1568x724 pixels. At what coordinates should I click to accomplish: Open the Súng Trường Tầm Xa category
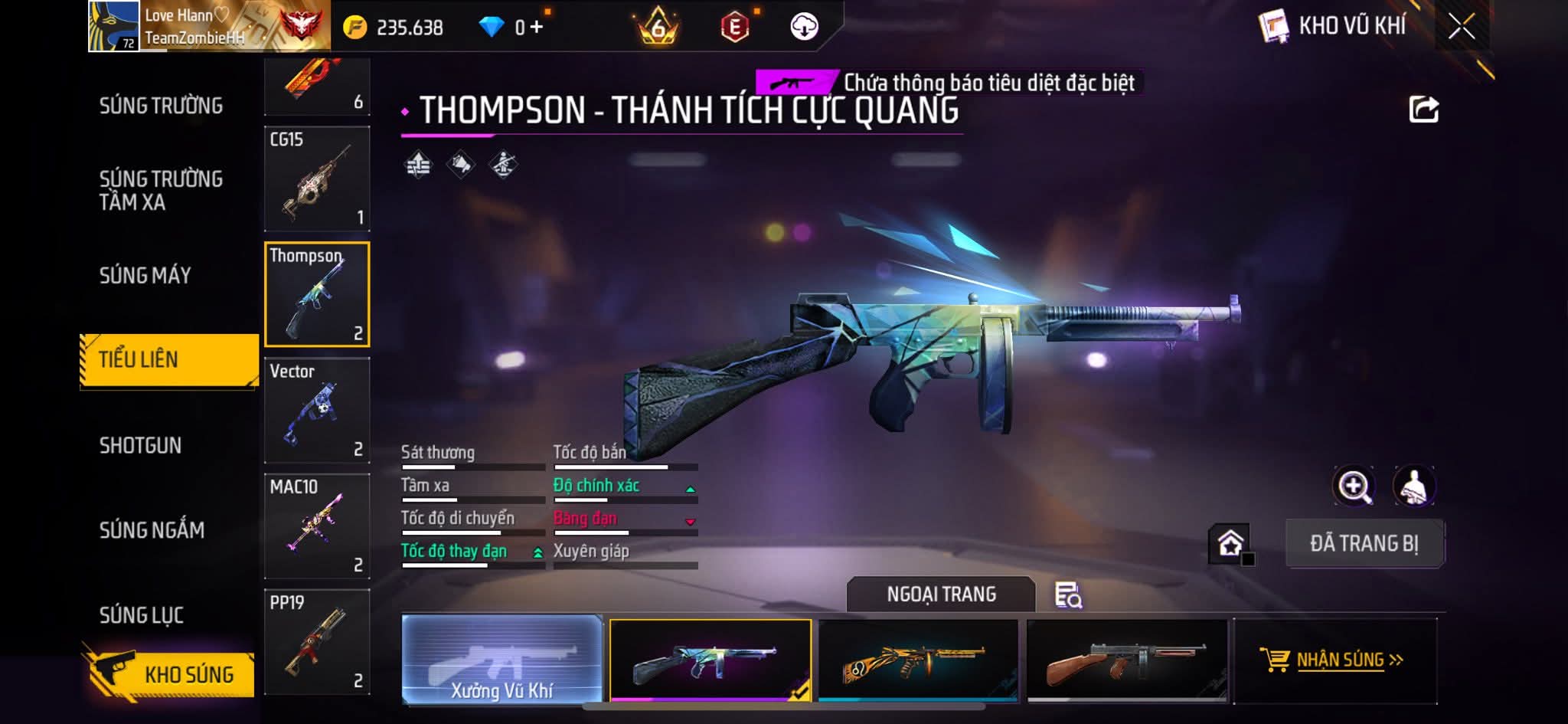pyautogui.click(x=161, y=190)
